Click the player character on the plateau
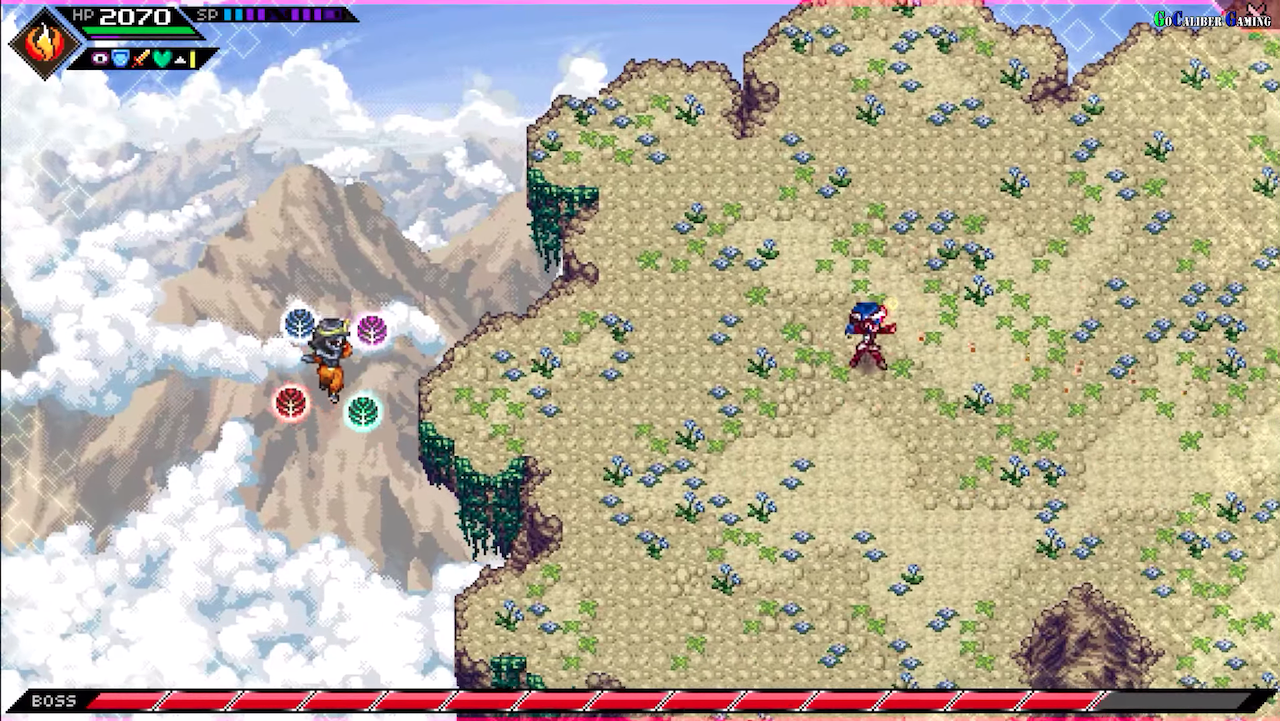Viewport: 1280px width, 721px height. pyautogui.click(x=868, y=335)
